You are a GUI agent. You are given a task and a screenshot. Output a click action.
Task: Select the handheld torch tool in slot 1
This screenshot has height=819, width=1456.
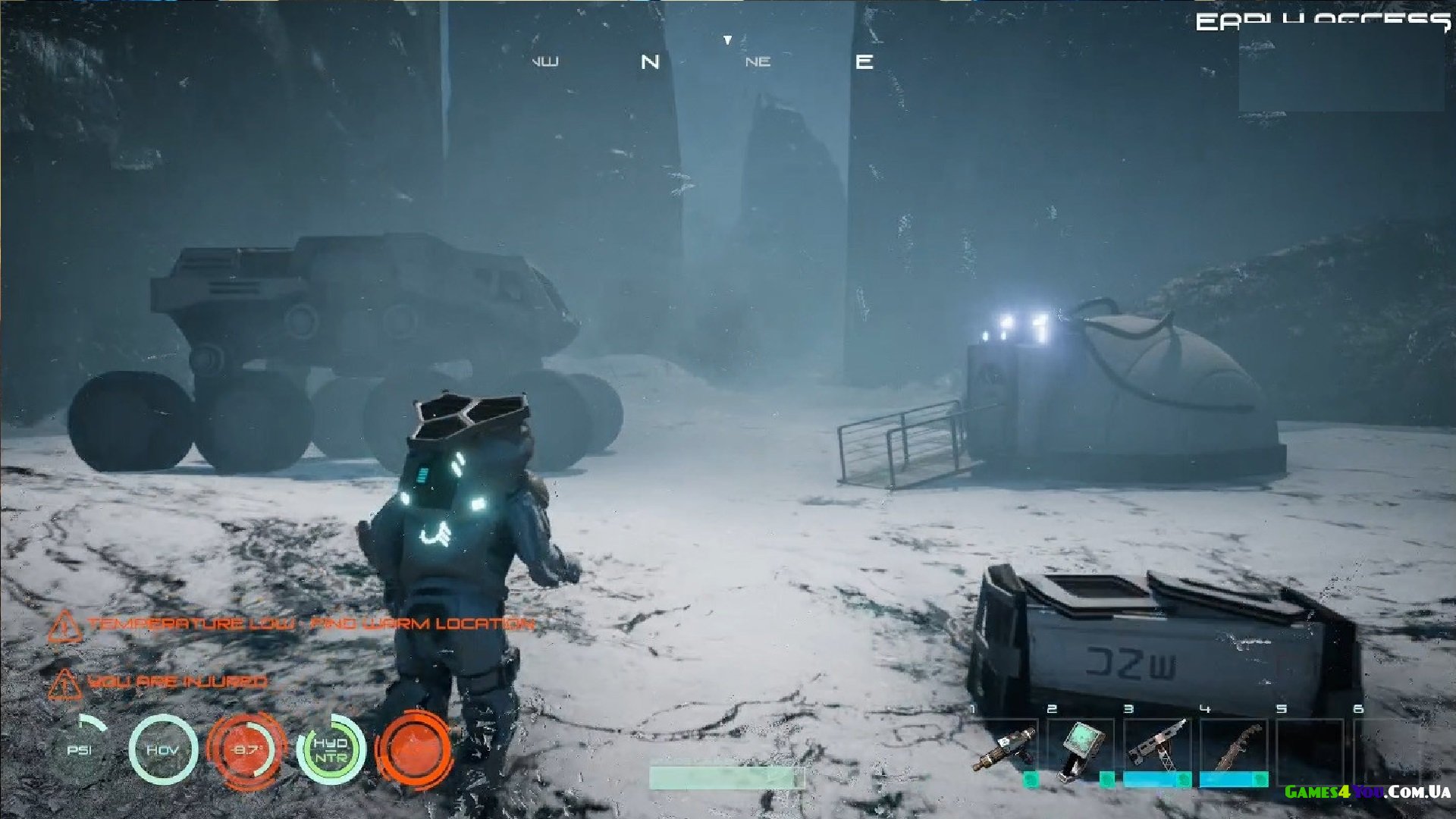[x=1006, y=748]
